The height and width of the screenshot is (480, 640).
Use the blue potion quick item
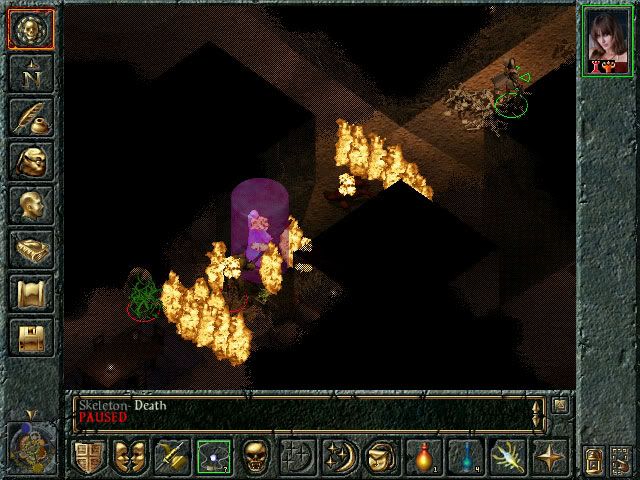click(466, 457)
